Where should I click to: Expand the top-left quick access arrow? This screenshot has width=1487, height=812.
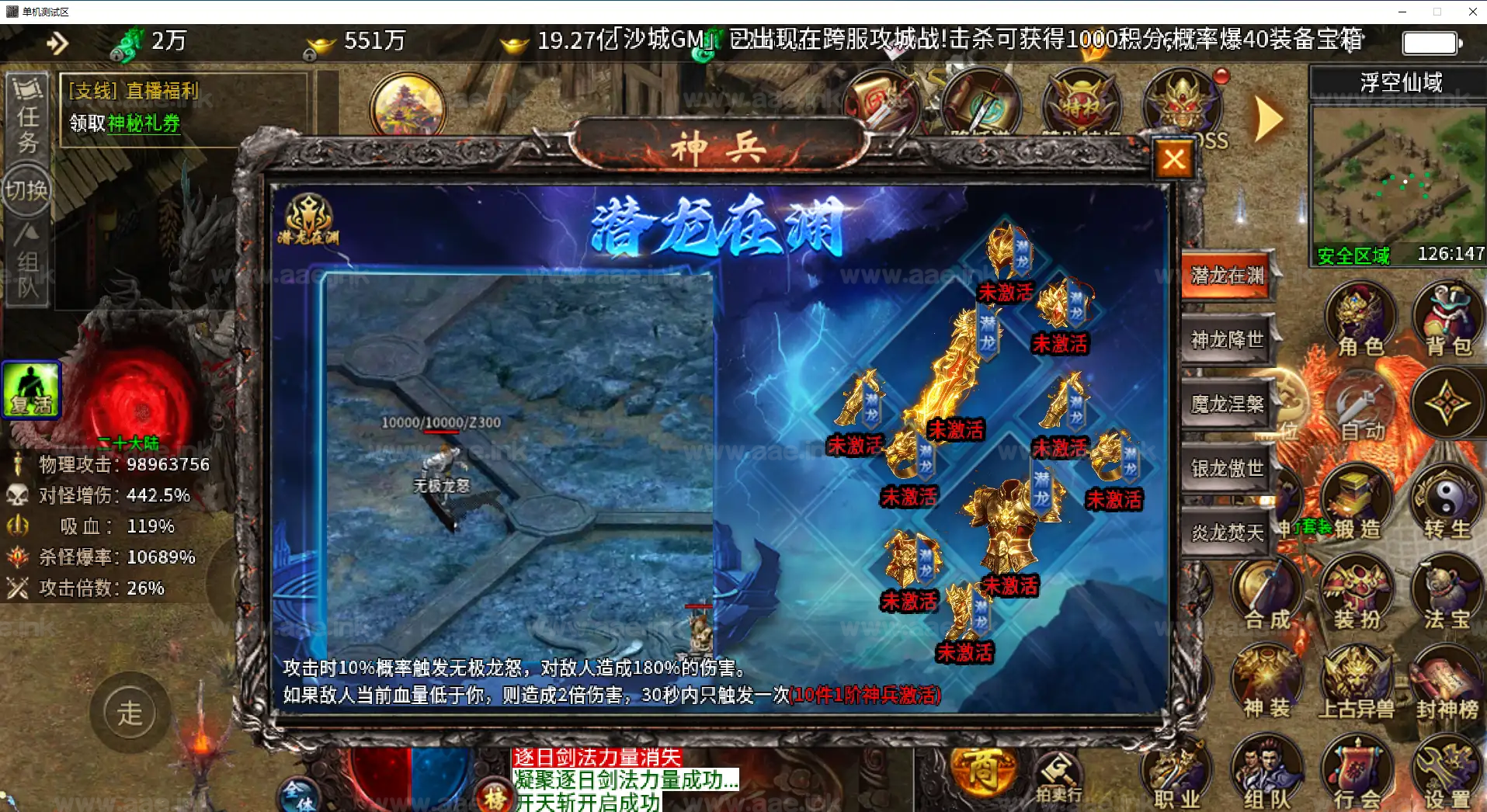click(x=57, y=43)
